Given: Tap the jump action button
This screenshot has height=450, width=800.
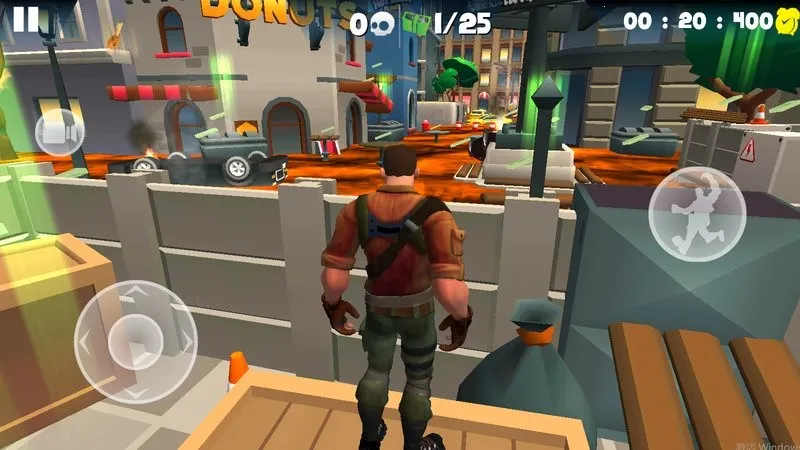Looking at the screenshot, I should (696, 214).
